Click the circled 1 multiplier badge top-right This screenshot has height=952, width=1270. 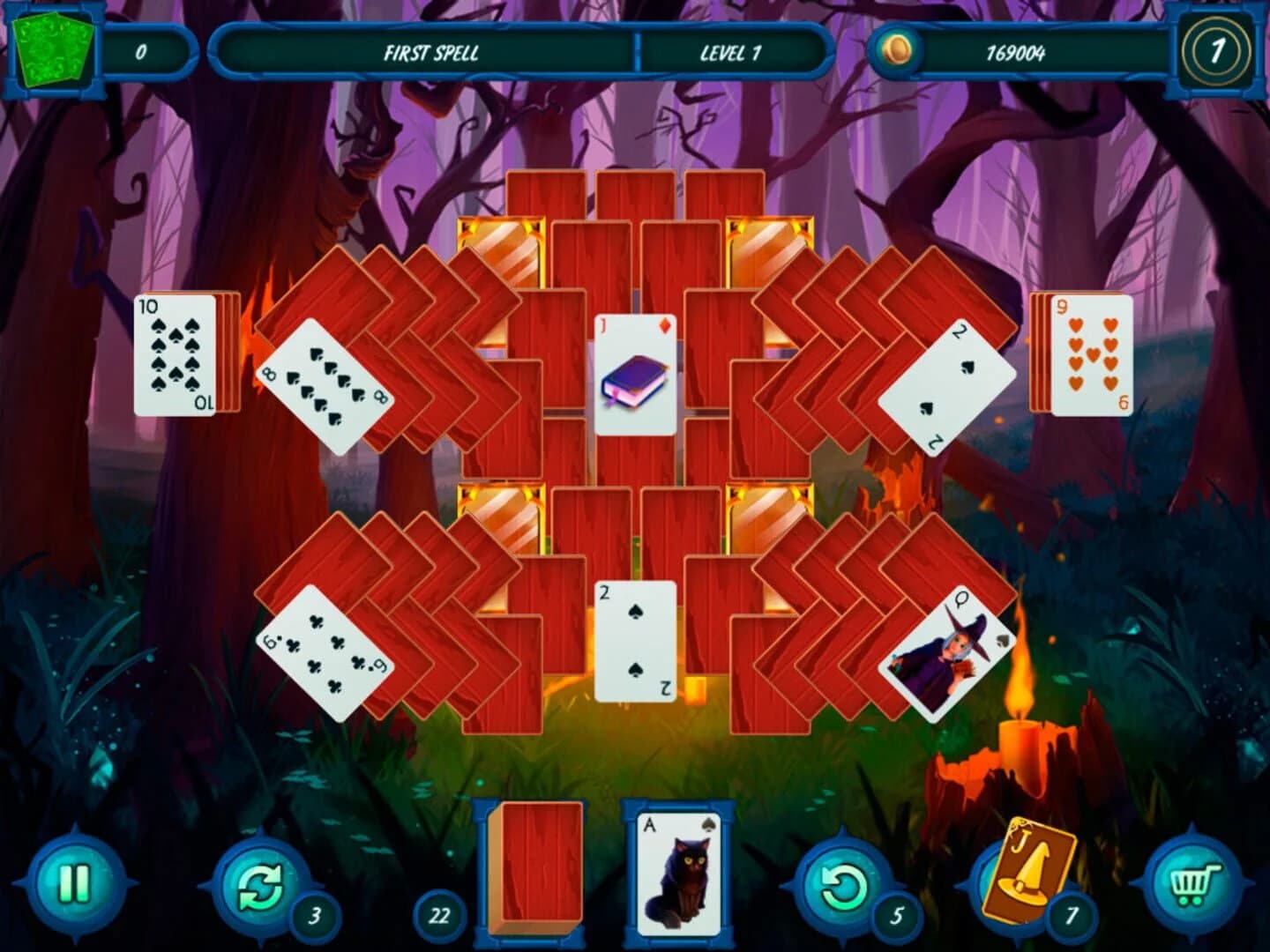pyautogui.click(x=1220, y=51)
